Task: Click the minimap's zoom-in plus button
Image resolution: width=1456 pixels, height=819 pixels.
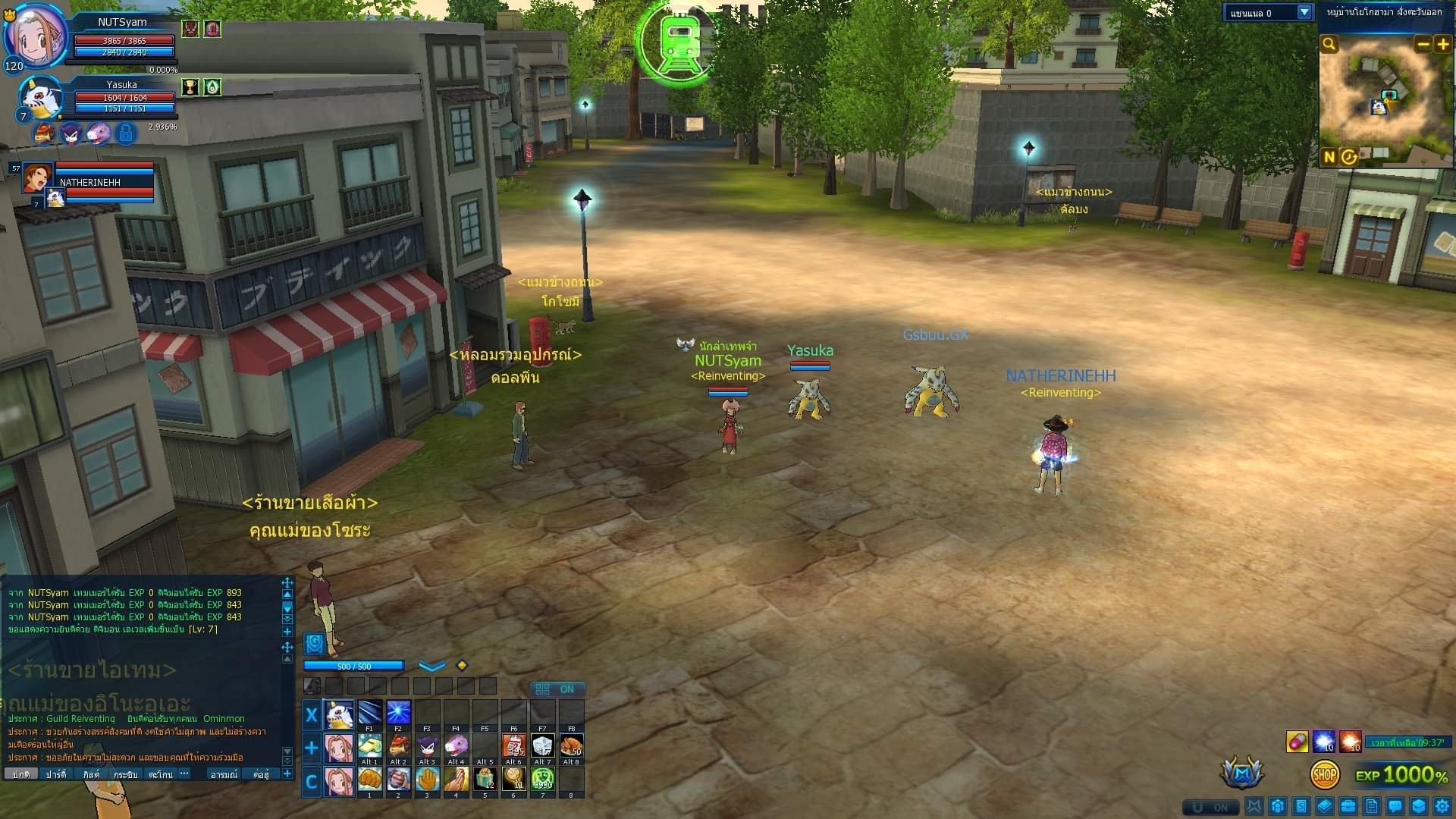Action: (1443, 45)
